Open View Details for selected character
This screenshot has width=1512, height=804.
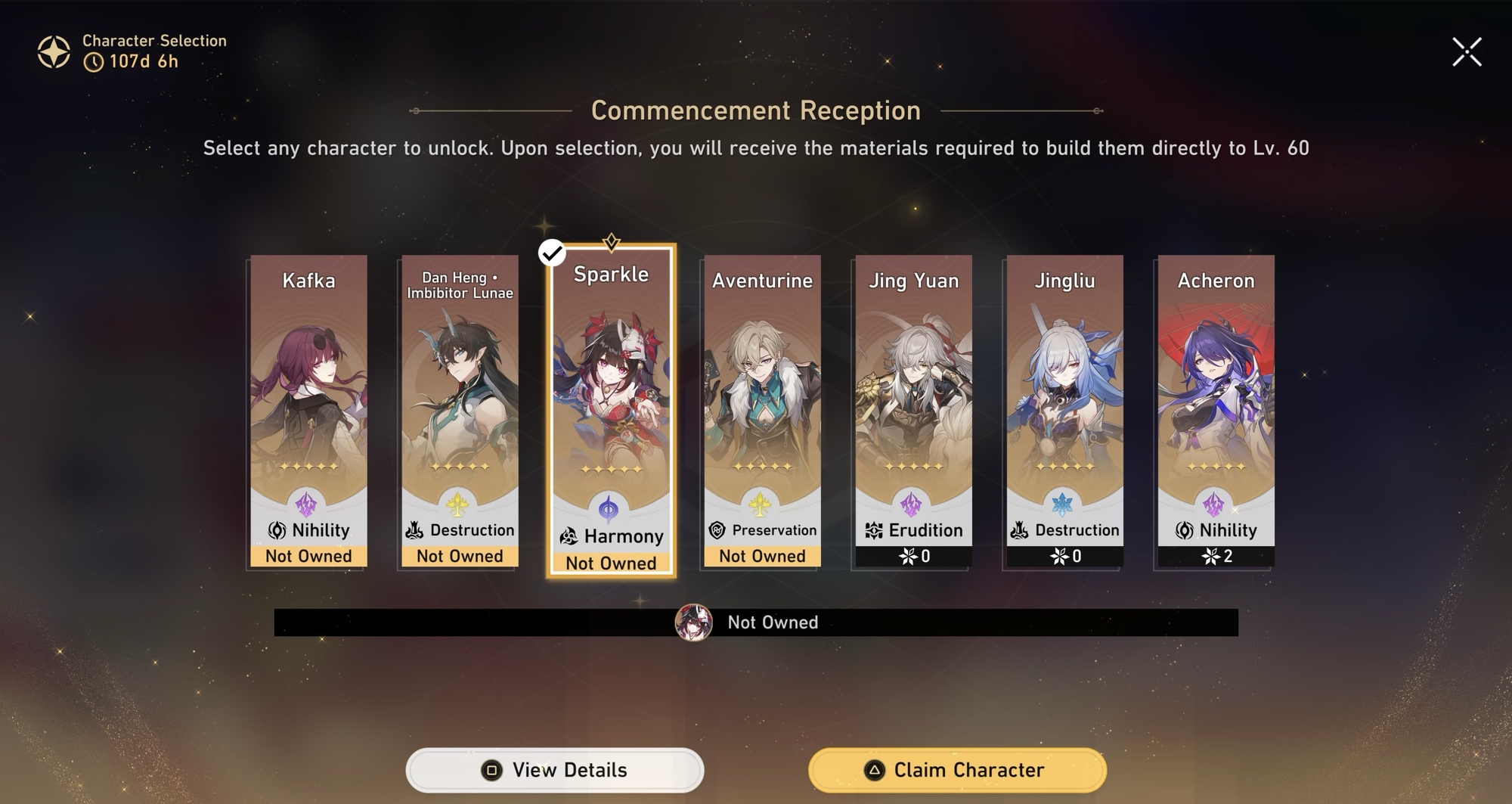(x=555, y=770)
